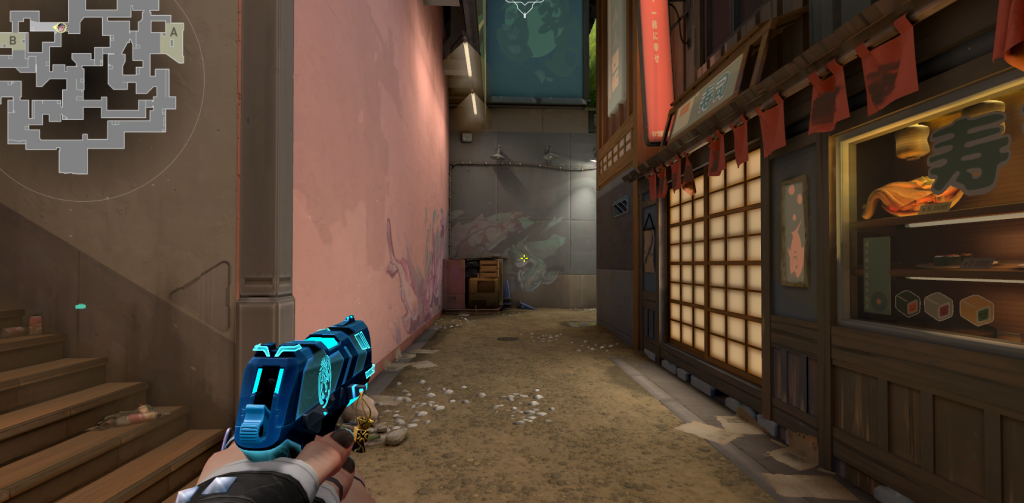1024x503 pixels.
Task: Click the A site marker on the minimap
Action: 172,32
